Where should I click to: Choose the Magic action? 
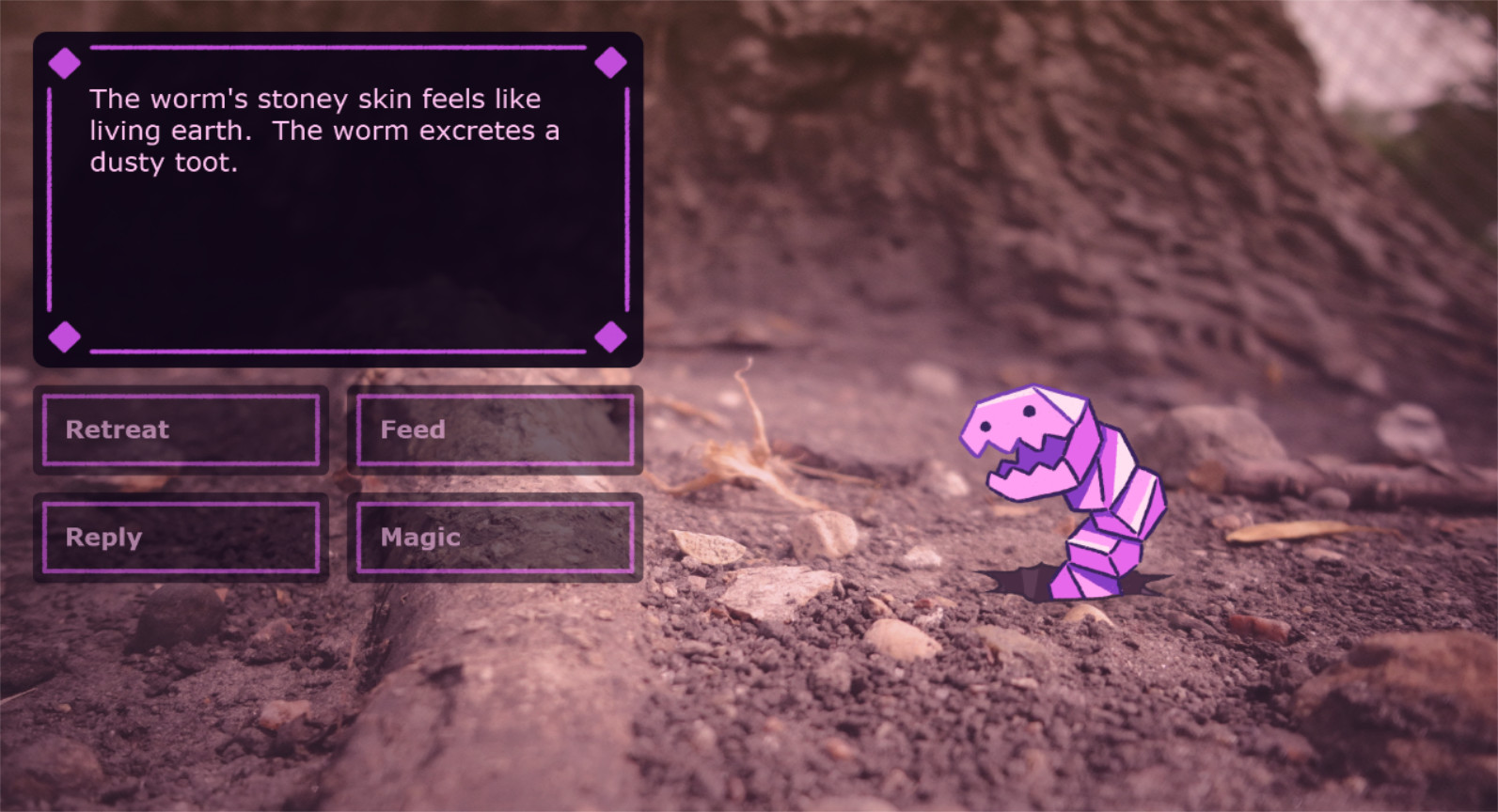(495, 537)
